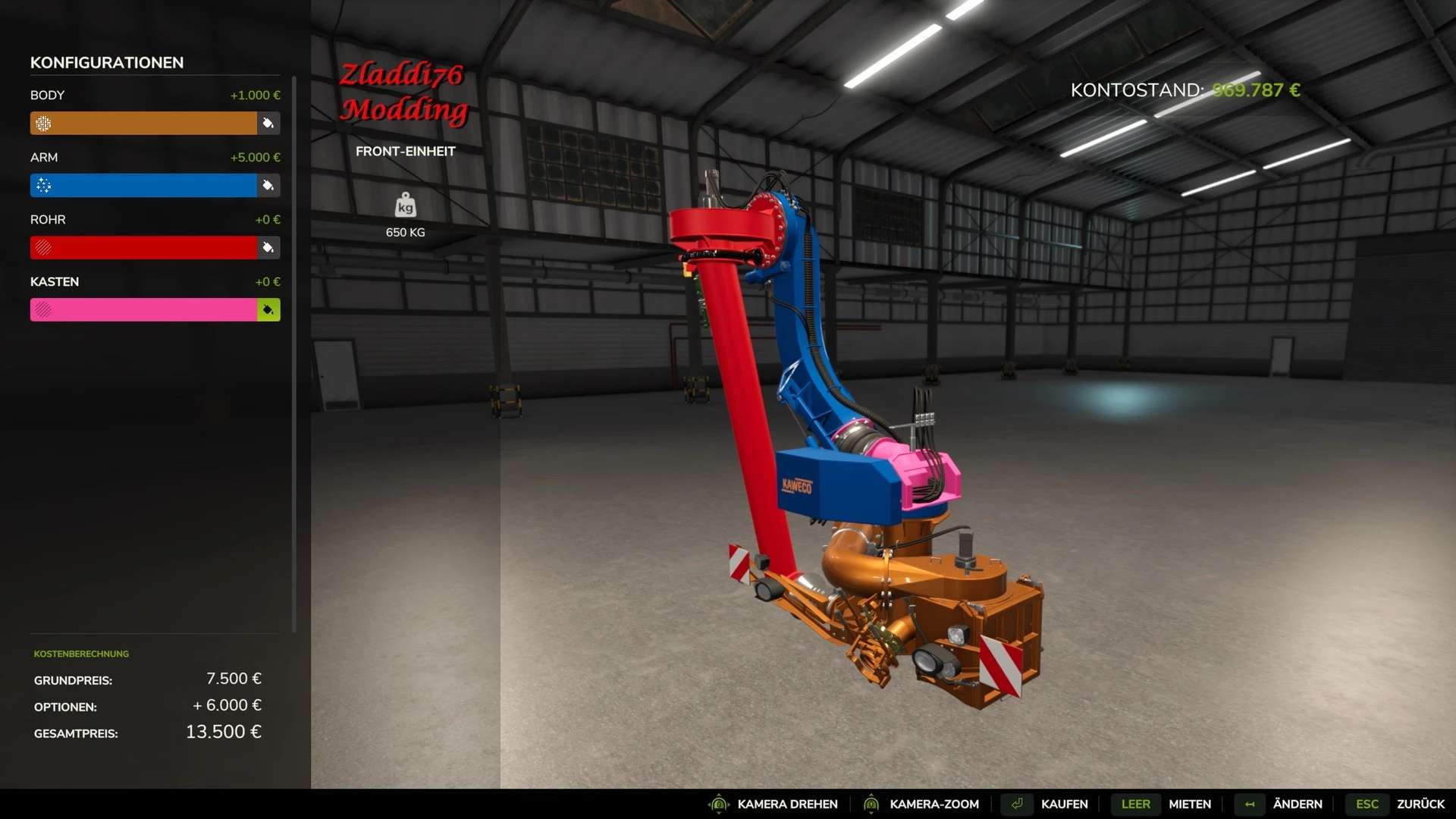The image size is (1456, 819).
Task: Purchase the unit with KAUFEN
Action: tap(1065, 804)
